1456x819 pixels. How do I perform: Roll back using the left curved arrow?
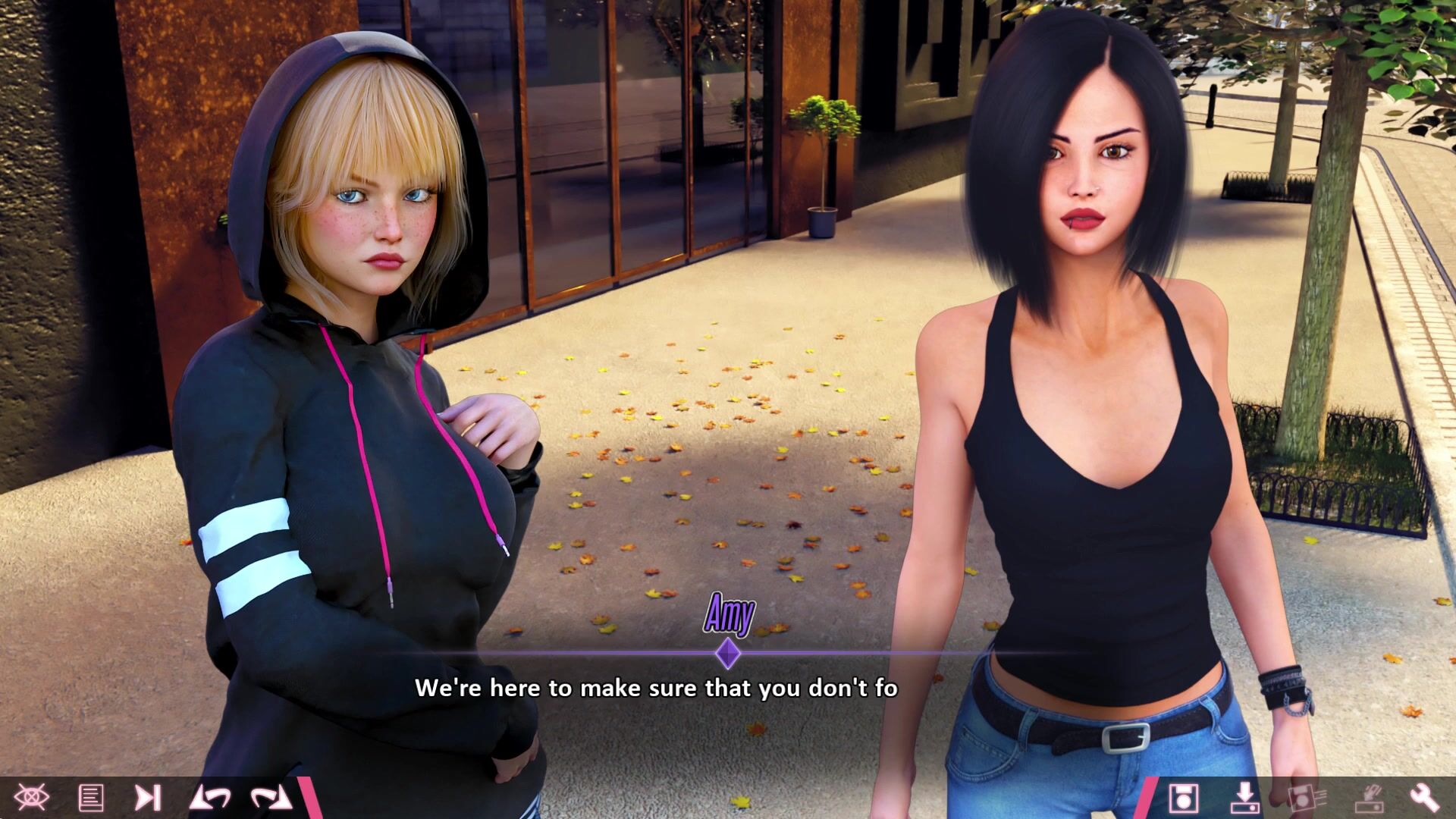[x=210, y=798]
